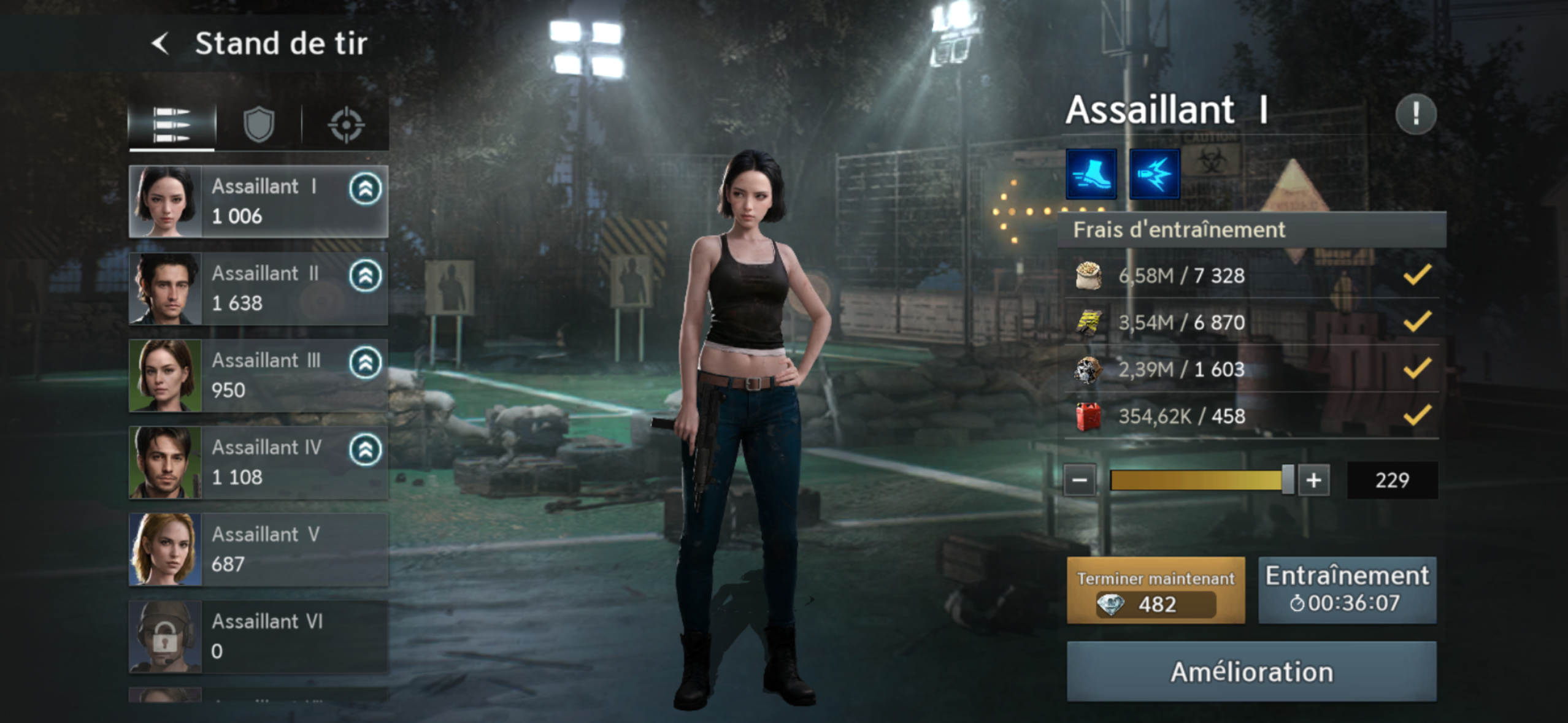Go back from Stand de tir
The height and width of the screenshot is (723, 1568).
pyautogui.click(x=161, y=44)
